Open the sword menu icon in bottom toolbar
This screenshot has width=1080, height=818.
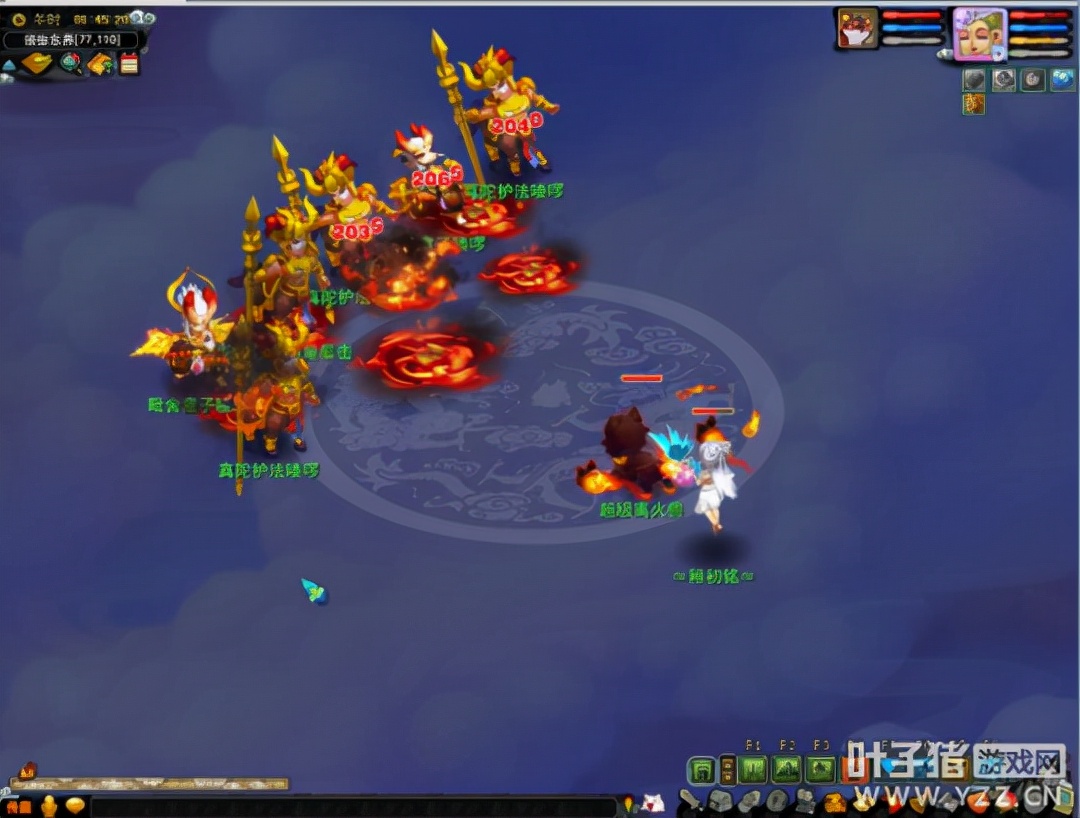click(691, 801)
